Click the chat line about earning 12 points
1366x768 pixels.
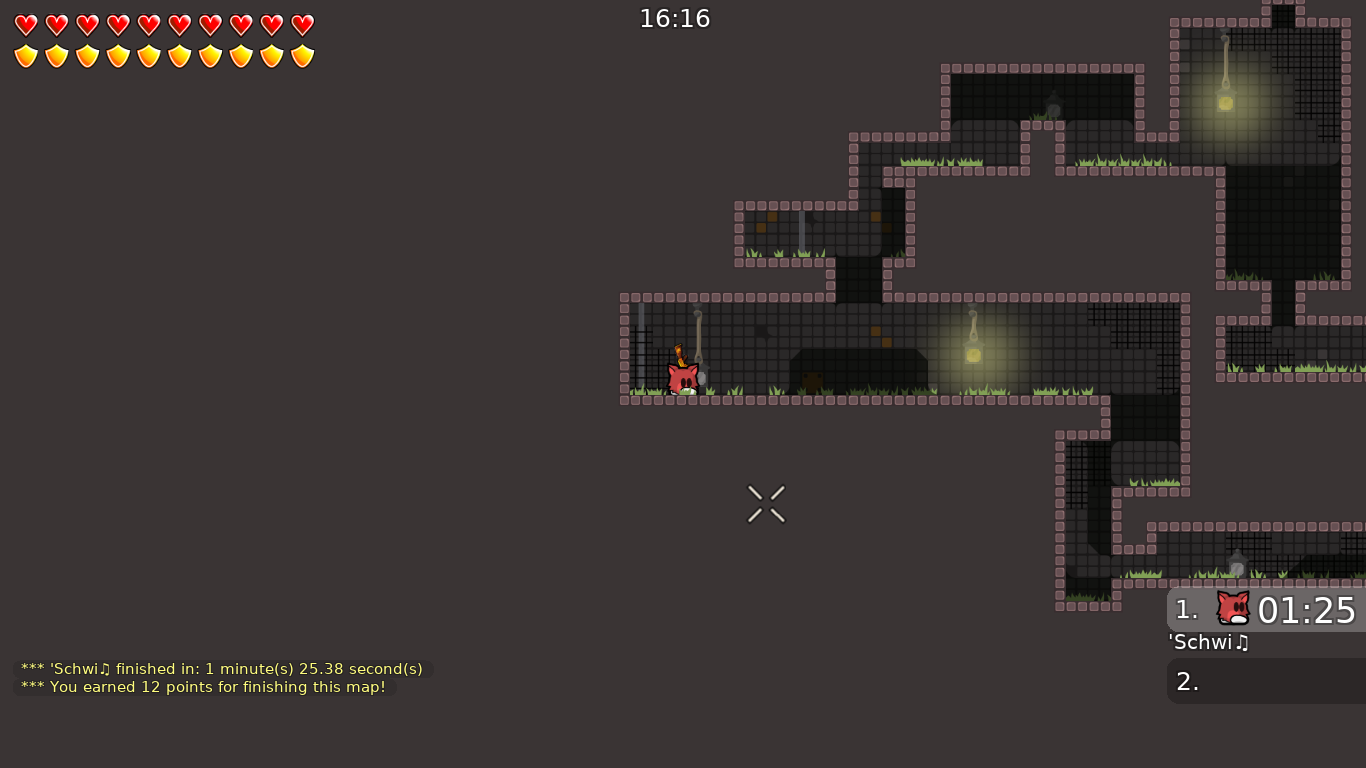click(x=202, y=687)
